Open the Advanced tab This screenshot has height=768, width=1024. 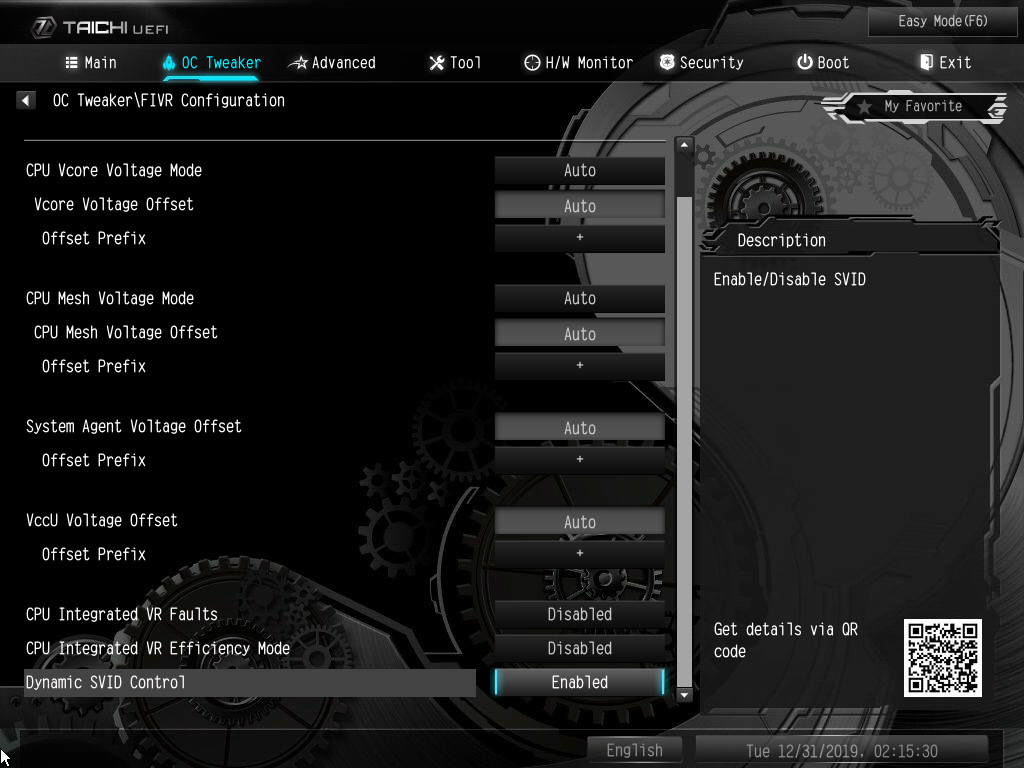click(x=332, y=63)
